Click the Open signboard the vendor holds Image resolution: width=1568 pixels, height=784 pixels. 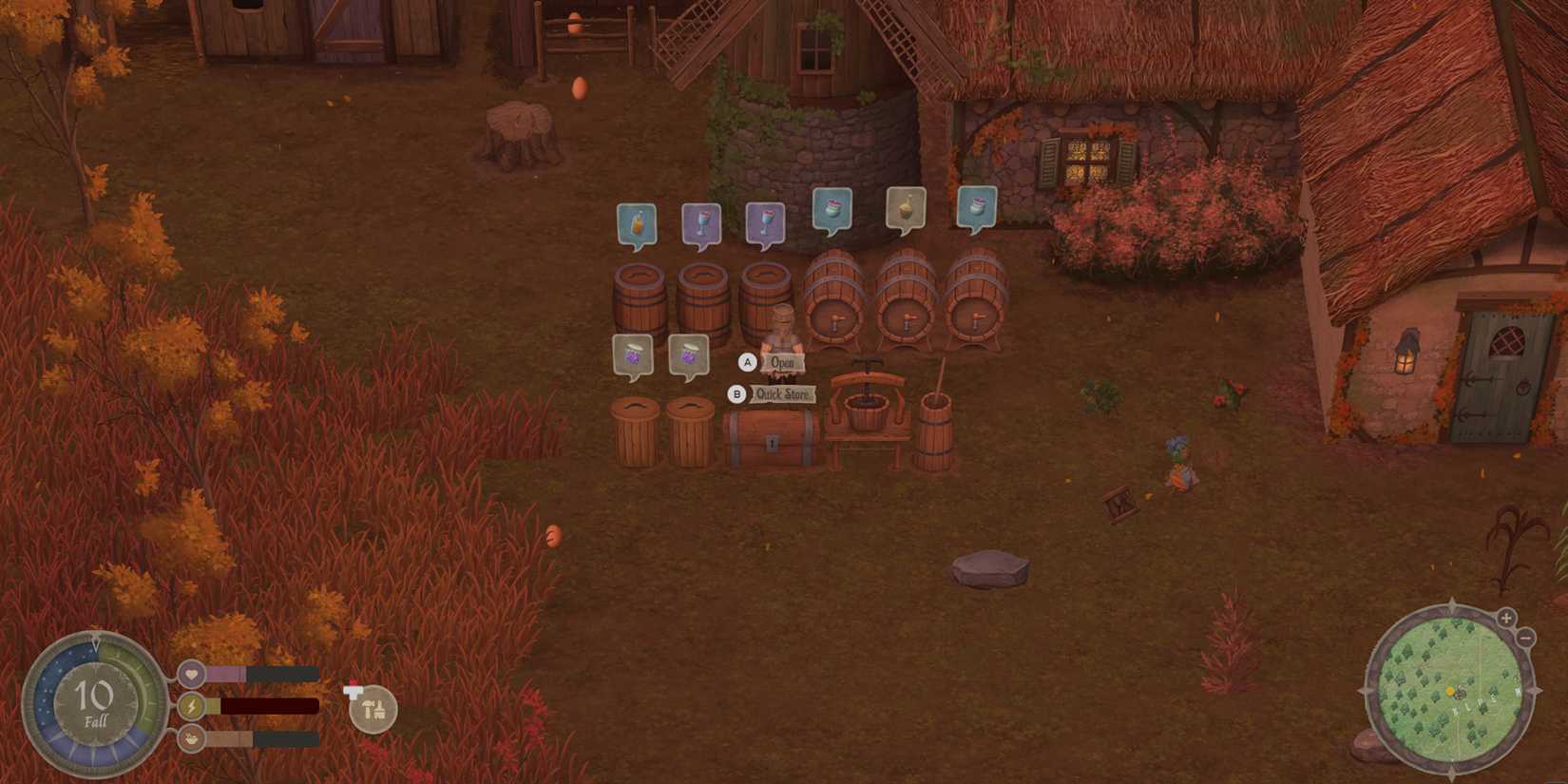tap(781, 362)
